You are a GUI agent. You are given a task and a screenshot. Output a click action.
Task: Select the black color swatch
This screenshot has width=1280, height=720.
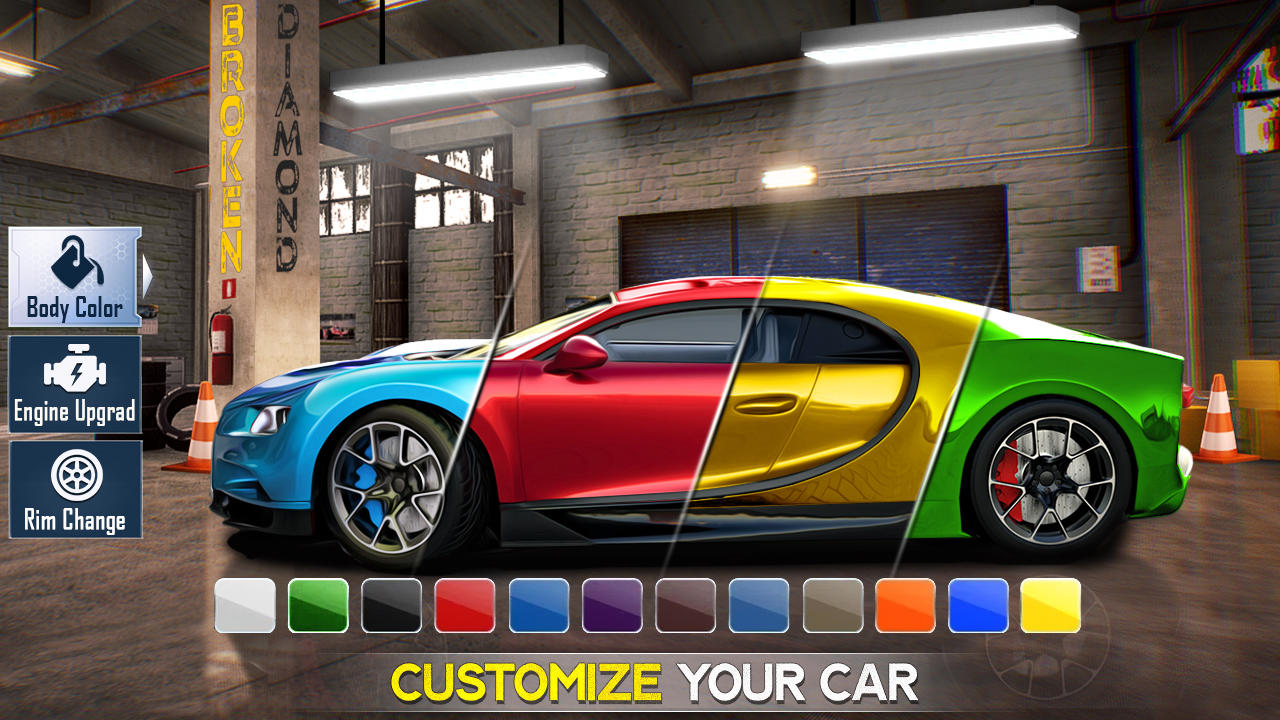tap(389, 605)
